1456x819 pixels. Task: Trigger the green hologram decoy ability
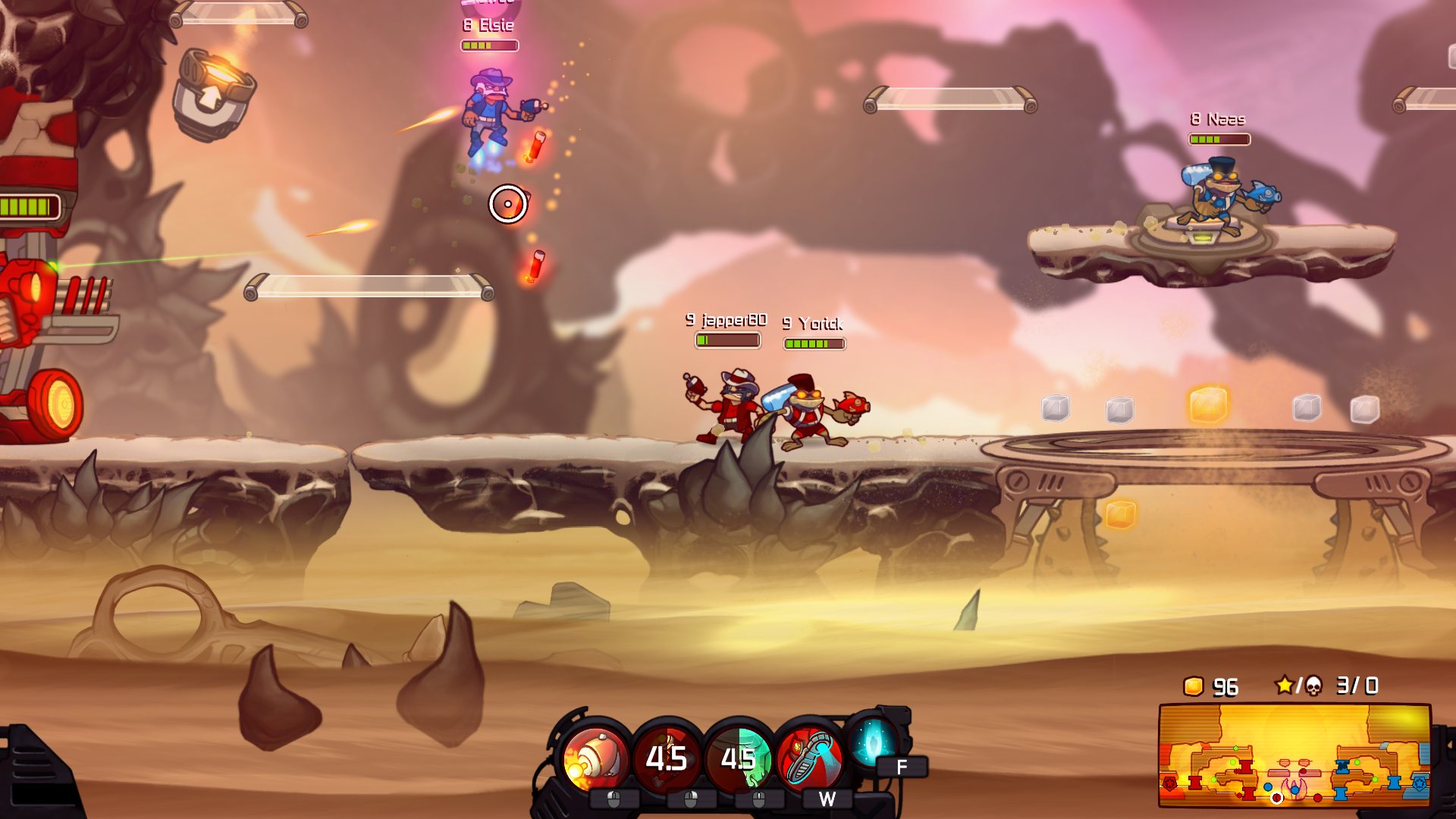click(738, 758)
